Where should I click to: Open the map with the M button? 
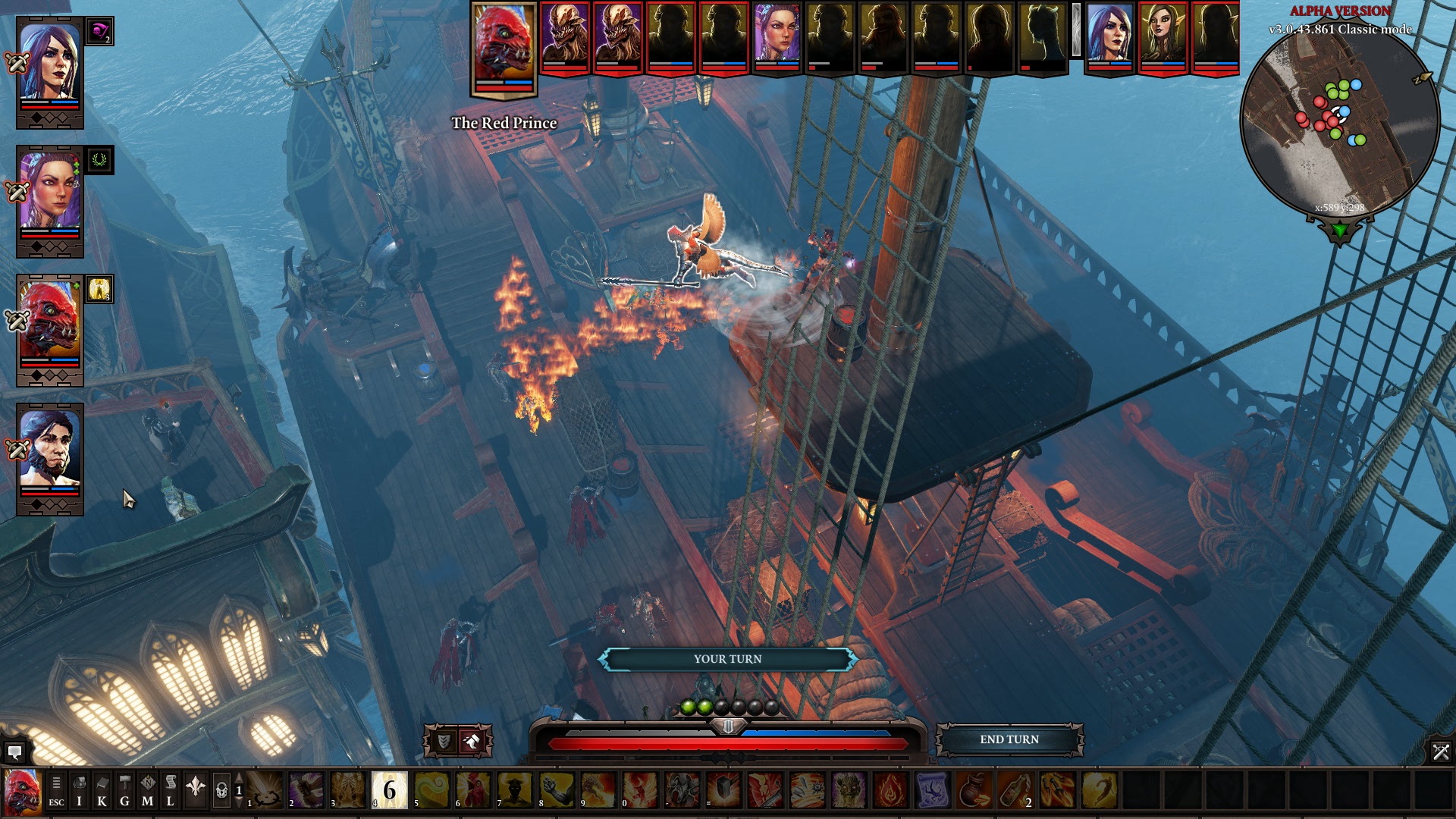(x=147, y=791)
